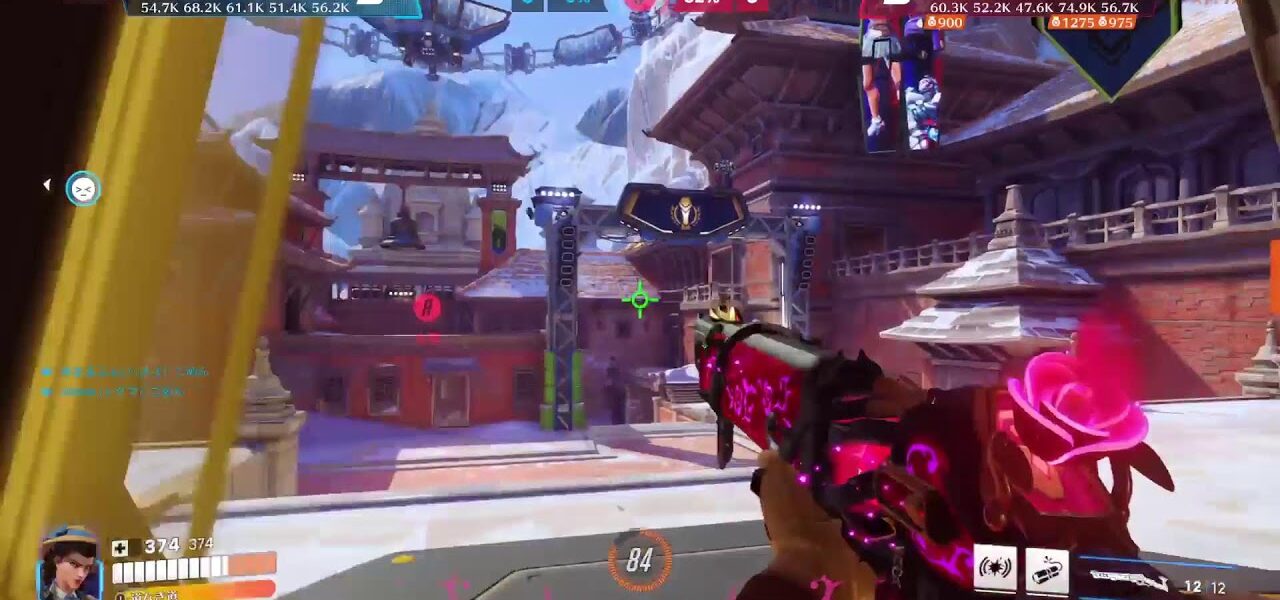Click the white arrow beside the emote
The width and height of the screenshot is (1280, 600).
coord(46,185)
